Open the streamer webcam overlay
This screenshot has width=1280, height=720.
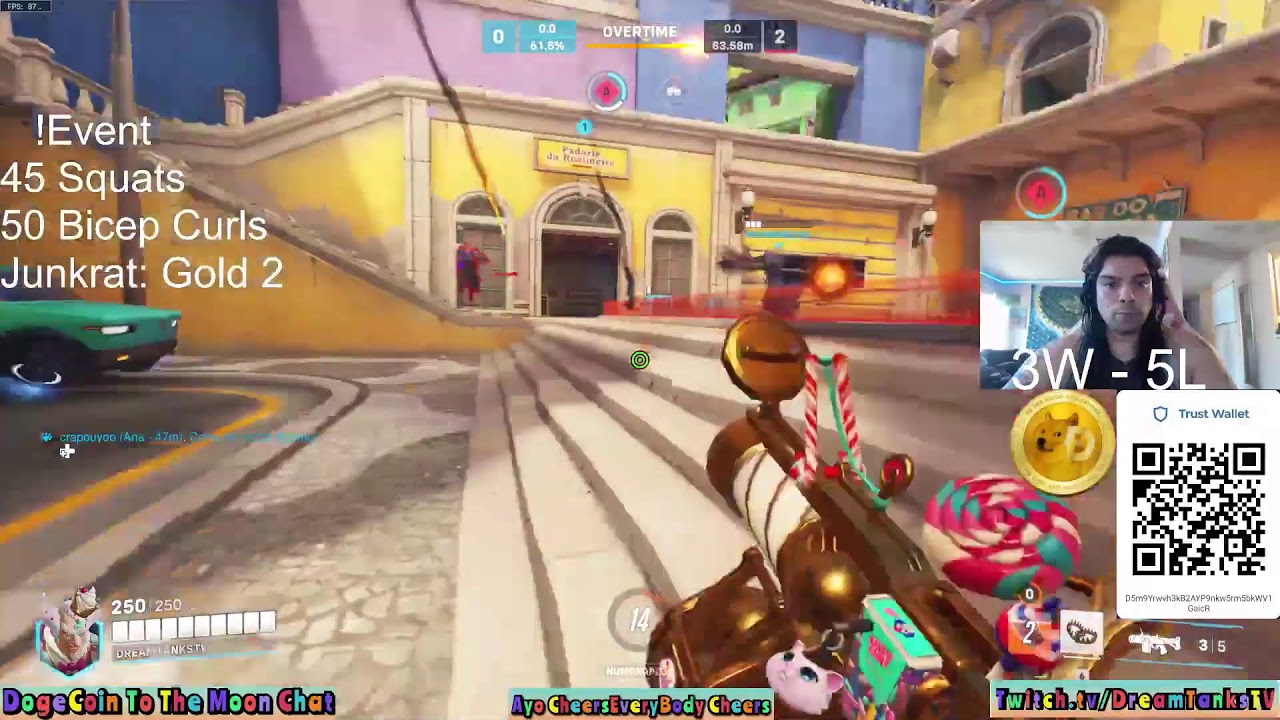click(x=1129, y=305)
